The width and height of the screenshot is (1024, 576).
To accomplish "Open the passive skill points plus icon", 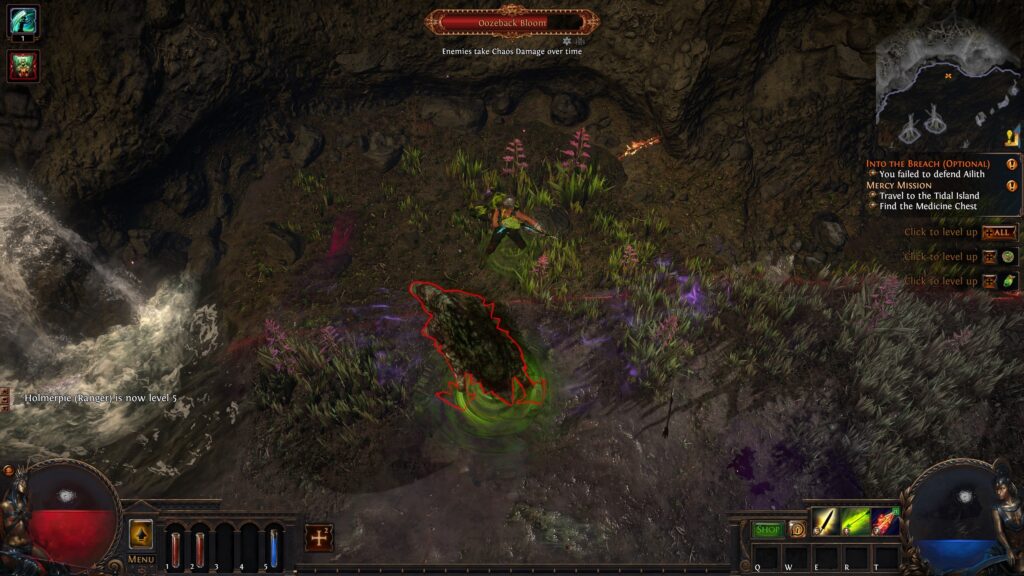I will pos(318,537).
